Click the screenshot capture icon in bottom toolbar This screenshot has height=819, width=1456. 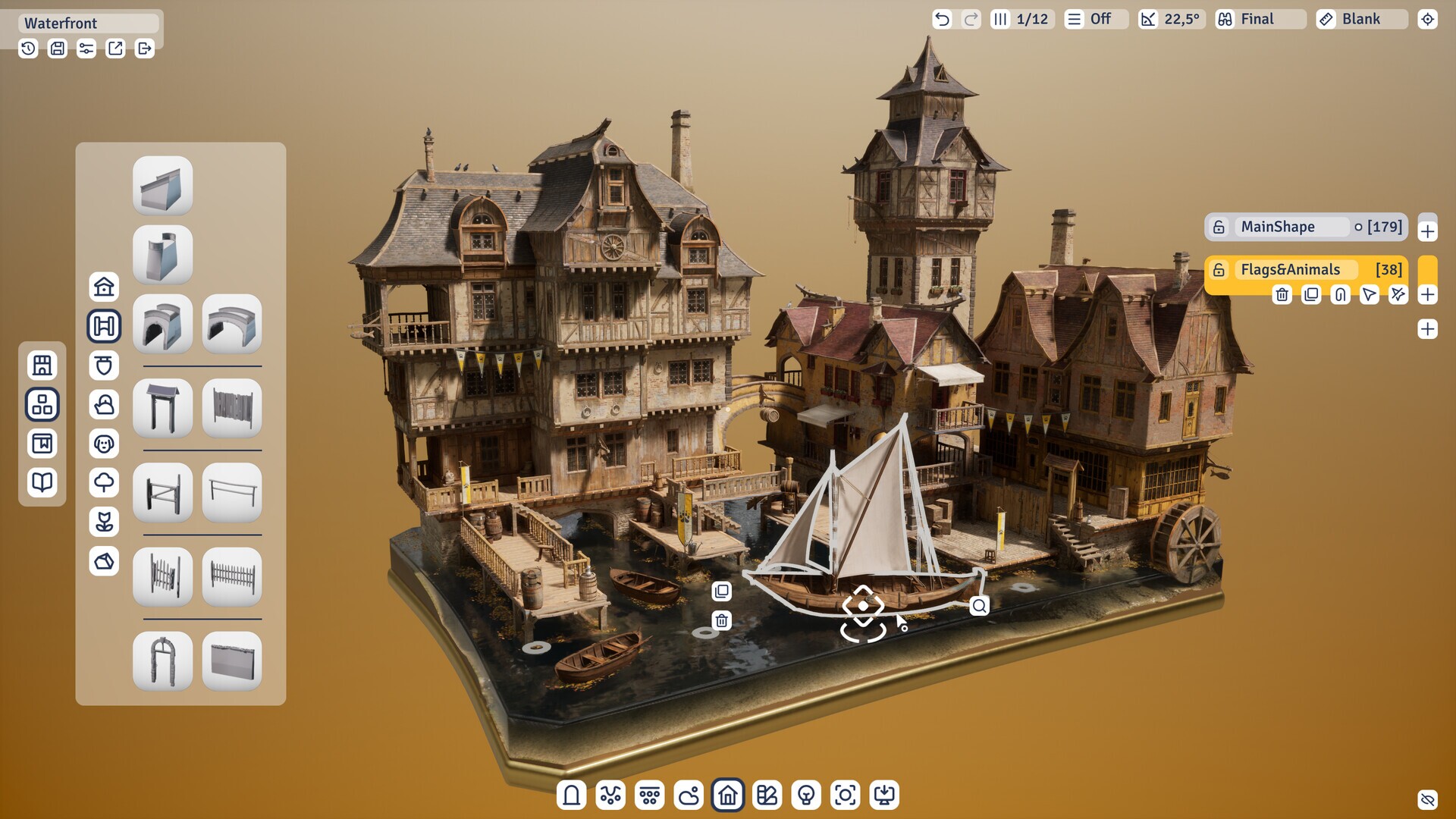click(846, 795)
